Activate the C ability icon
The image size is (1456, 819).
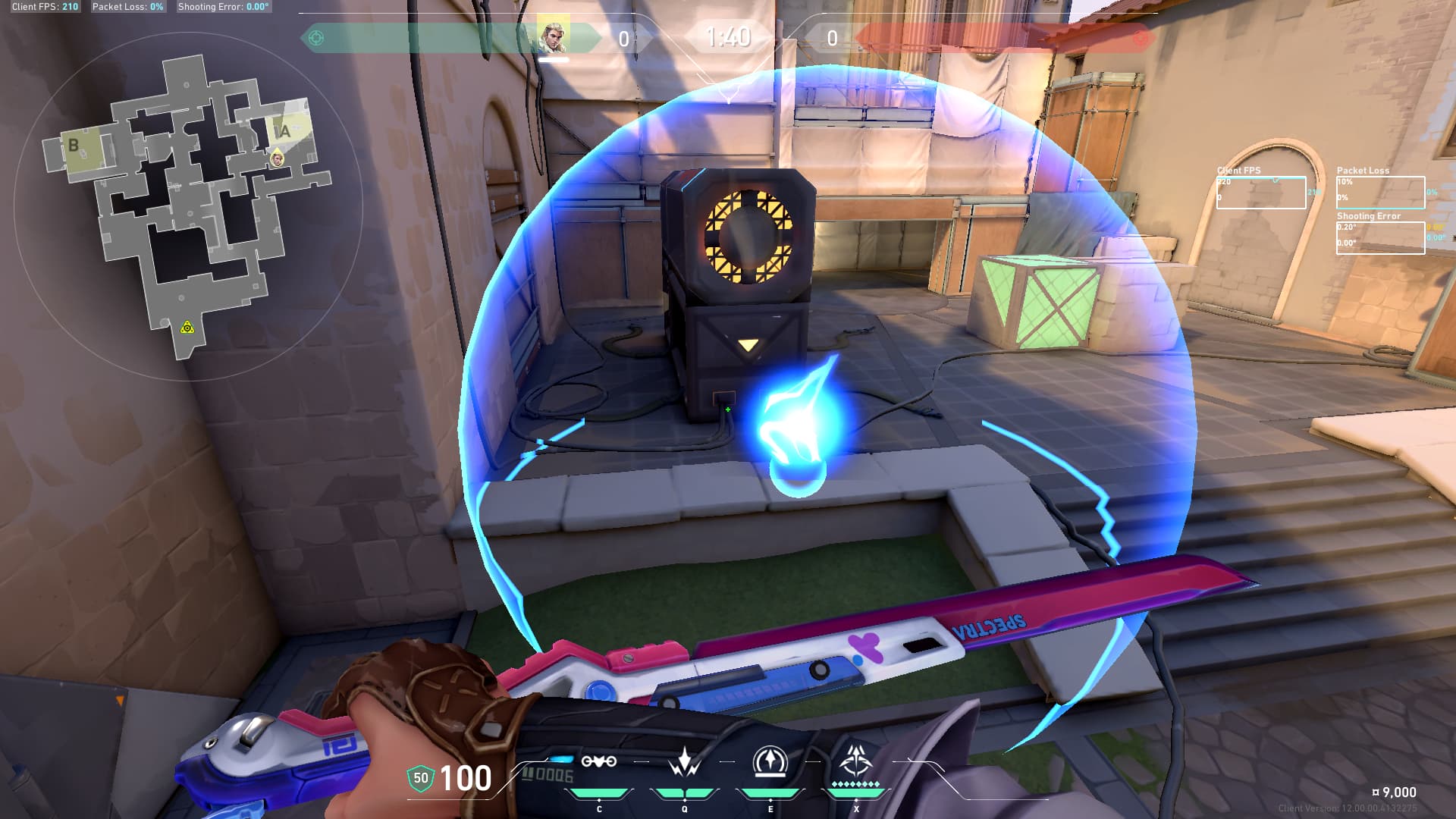[598, 761]
